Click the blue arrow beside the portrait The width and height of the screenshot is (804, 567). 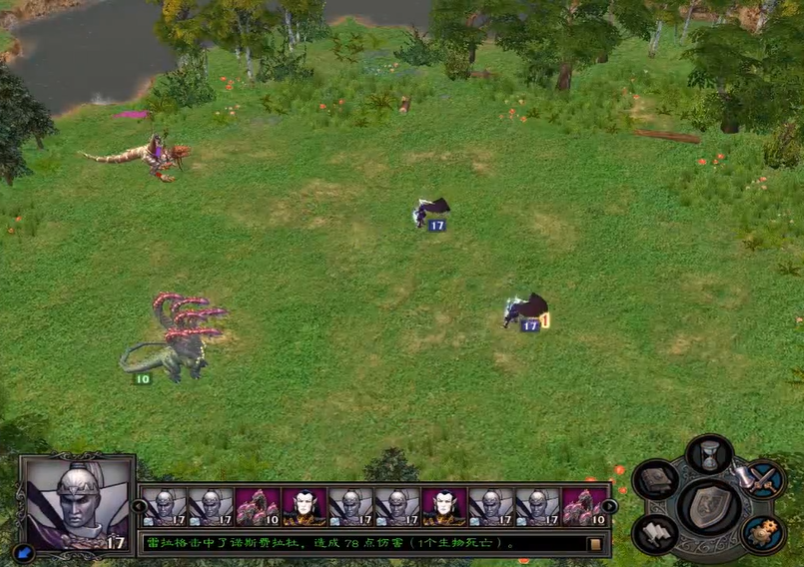[x=24, y=549]
